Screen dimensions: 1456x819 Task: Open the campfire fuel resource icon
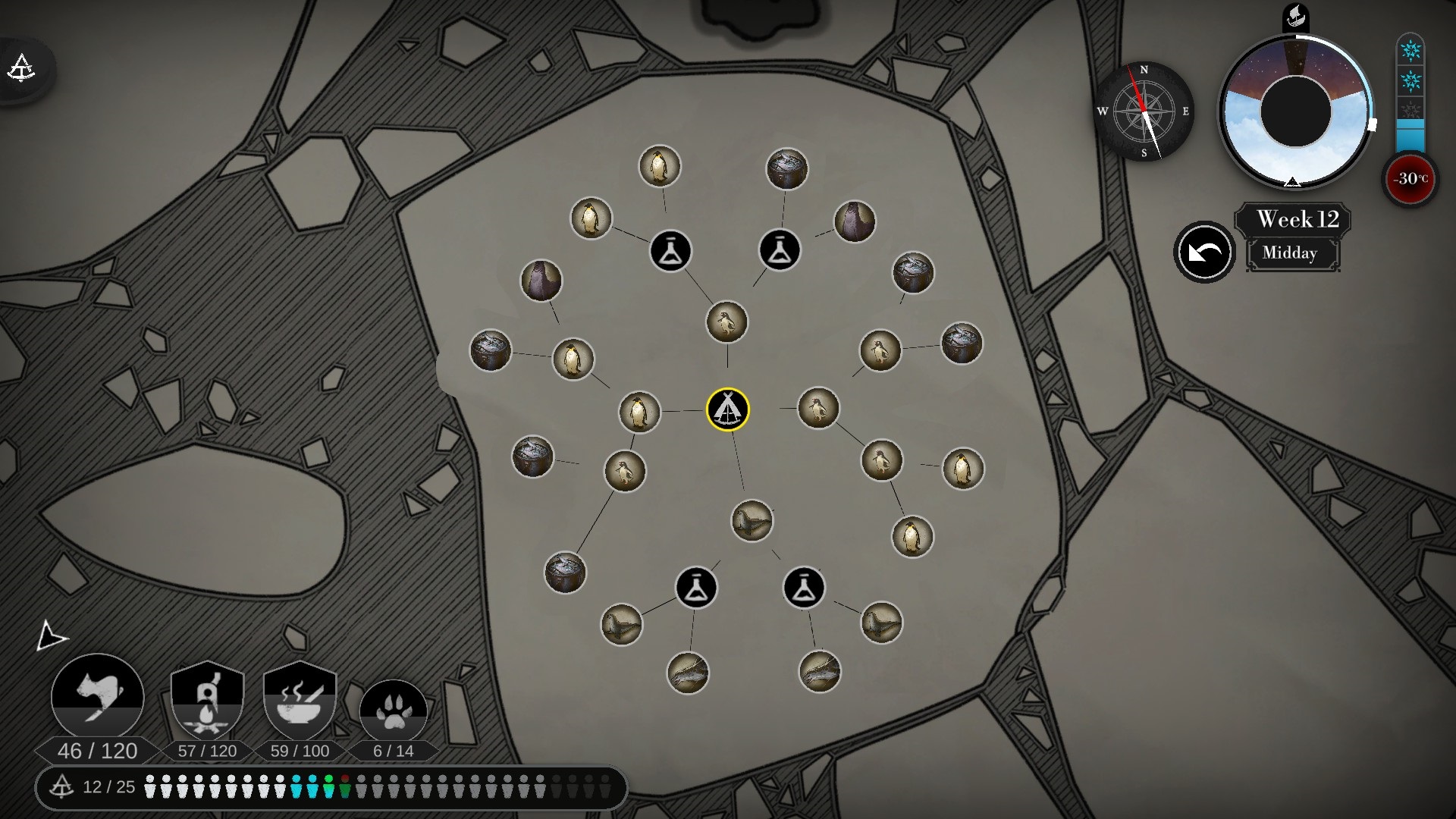(207, 701)
